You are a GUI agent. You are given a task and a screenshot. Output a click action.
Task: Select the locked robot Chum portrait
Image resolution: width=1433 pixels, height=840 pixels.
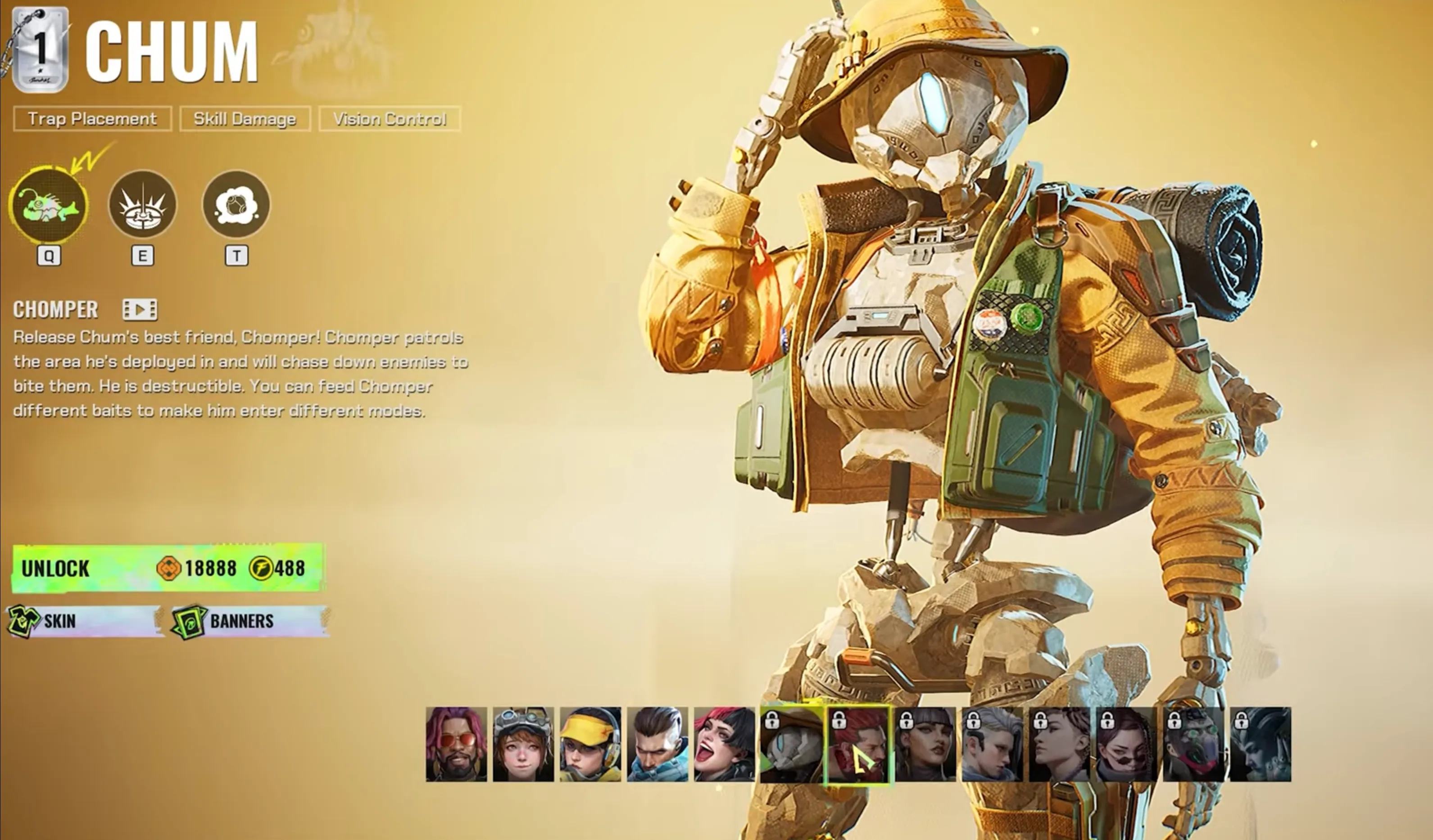pyautogui.click(x=792, y=744)
